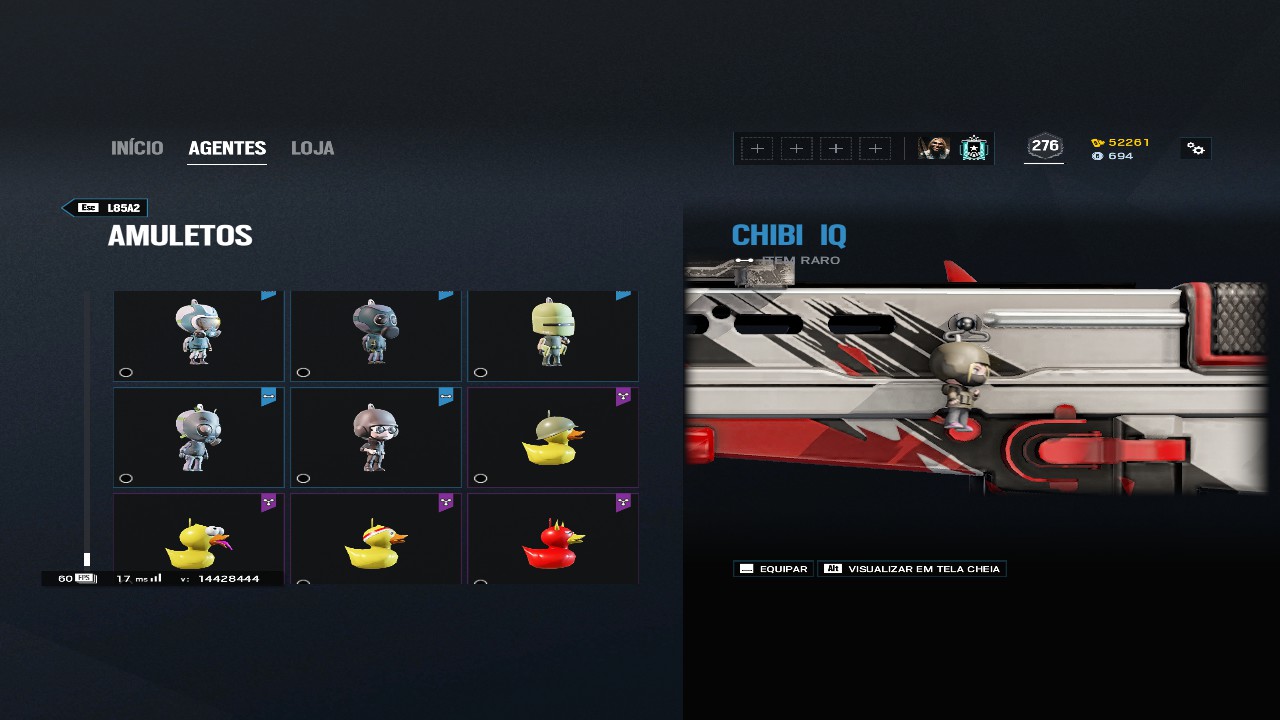Choose the red devil duck charm
Image resolution: width=1280 pixels, height=720 pixels.
tap(552, 542)
